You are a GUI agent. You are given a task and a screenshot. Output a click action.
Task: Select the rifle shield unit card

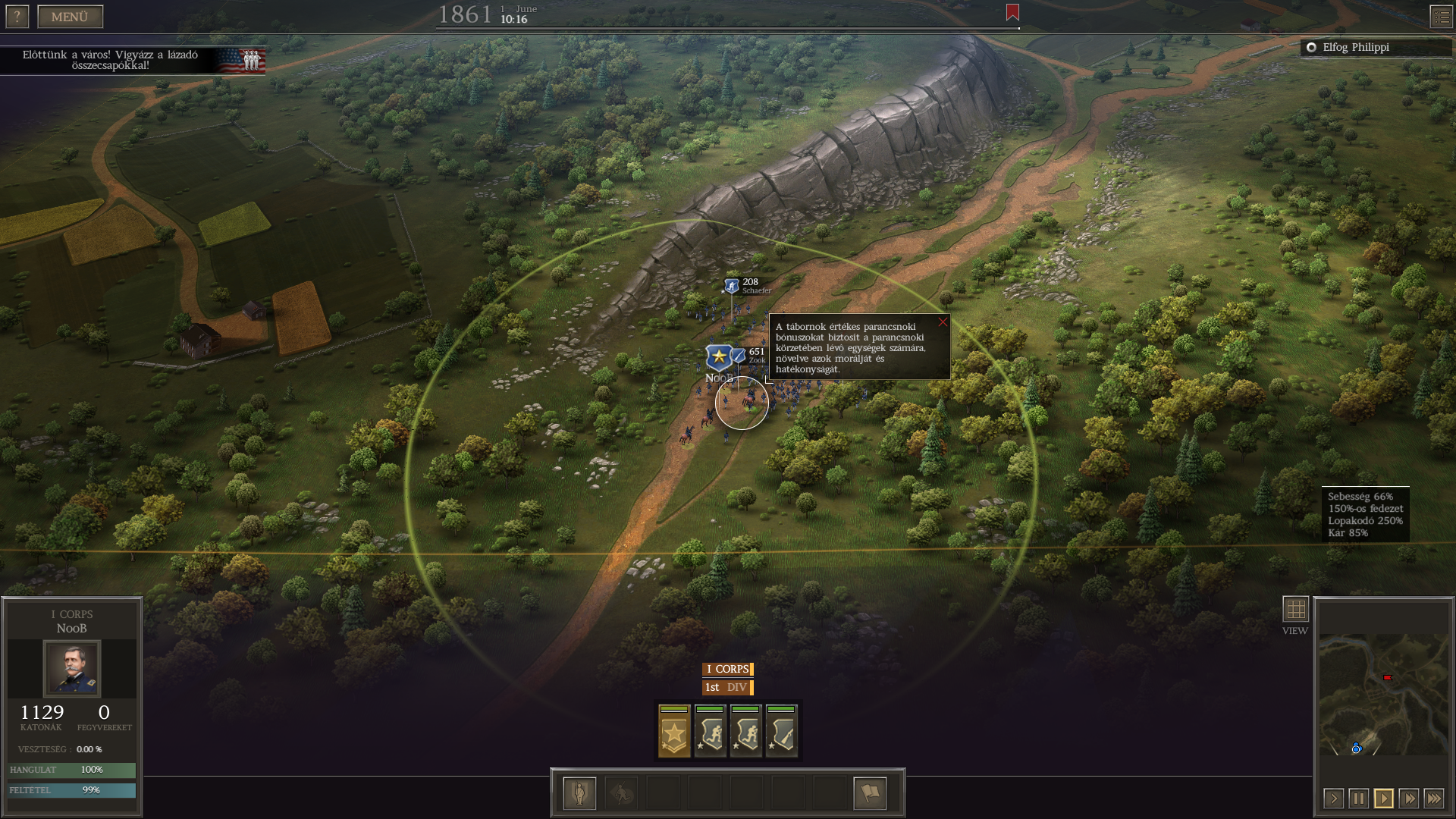click(781, 732)
